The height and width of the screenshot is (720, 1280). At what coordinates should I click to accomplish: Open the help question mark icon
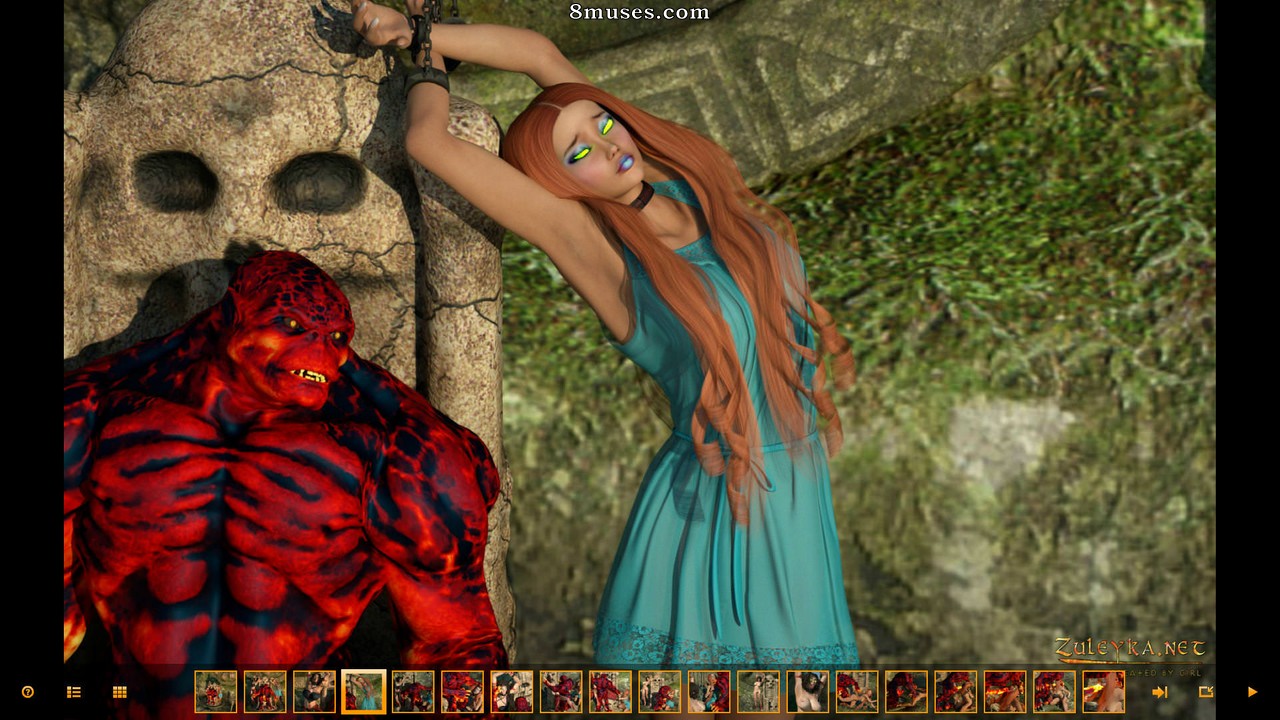[x=28, y=692]
